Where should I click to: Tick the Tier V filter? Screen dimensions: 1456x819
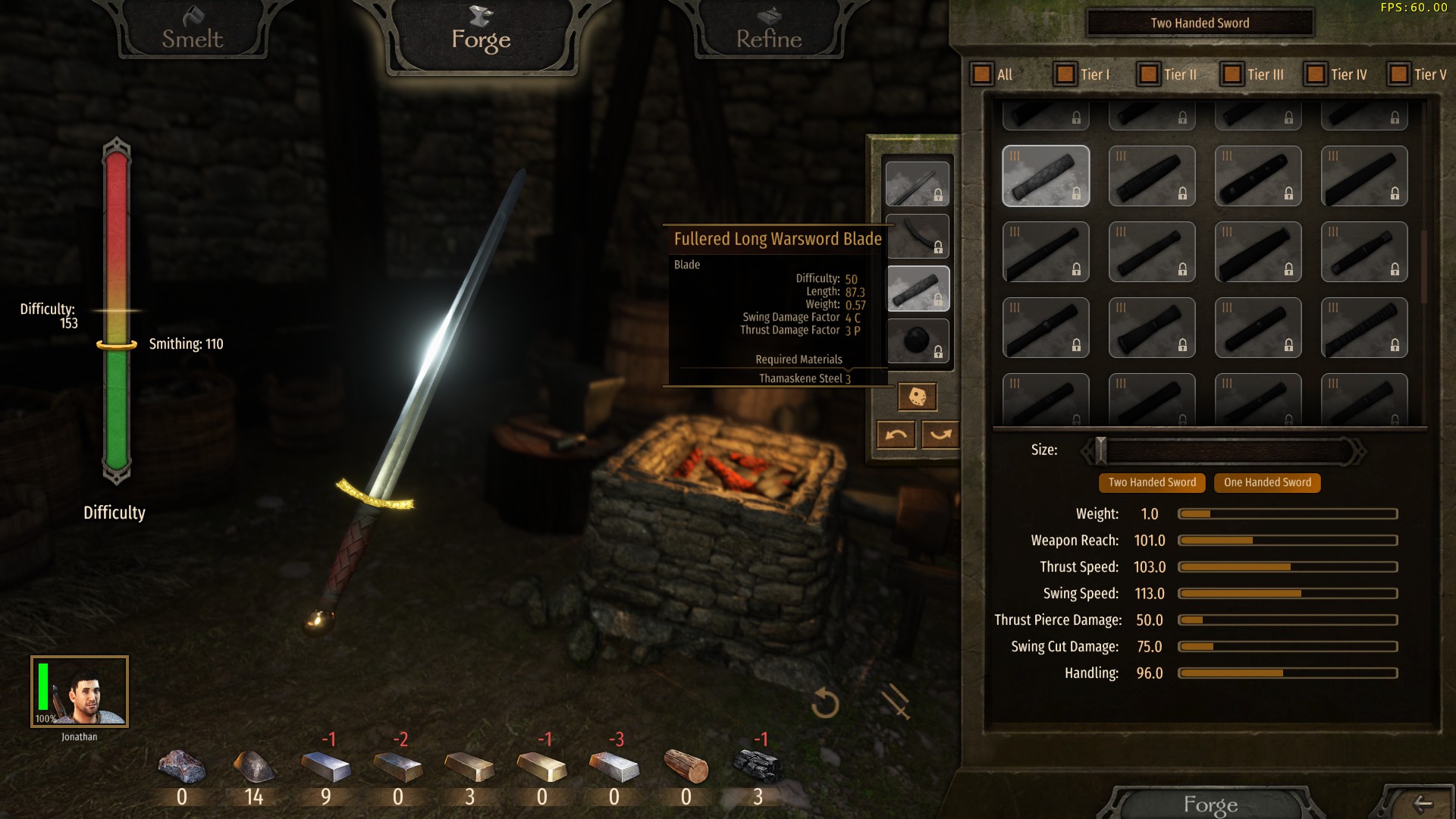(1398, 74)
